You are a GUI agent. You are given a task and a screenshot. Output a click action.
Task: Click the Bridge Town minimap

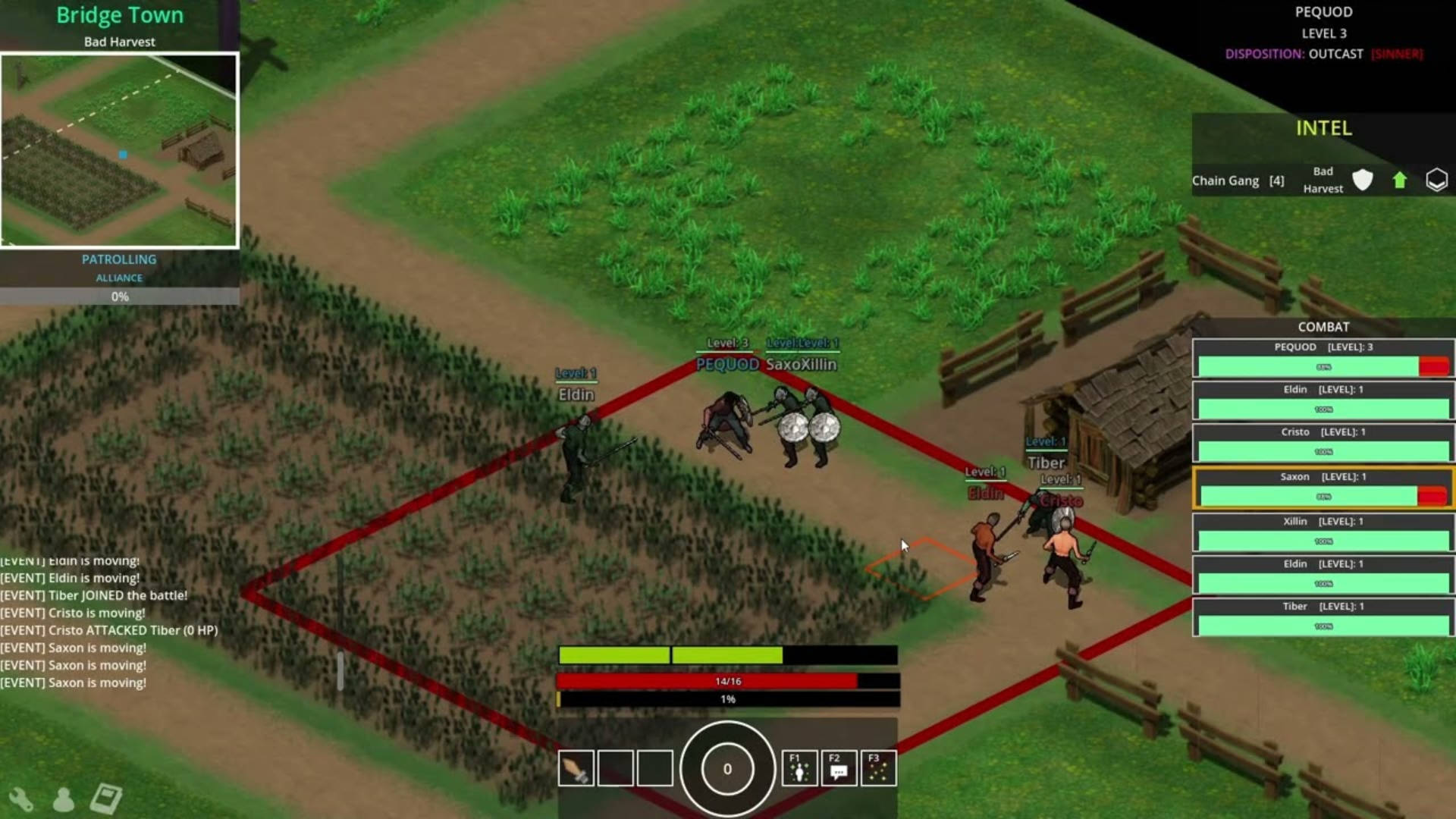pyautogui.click(x=120, y=150)
